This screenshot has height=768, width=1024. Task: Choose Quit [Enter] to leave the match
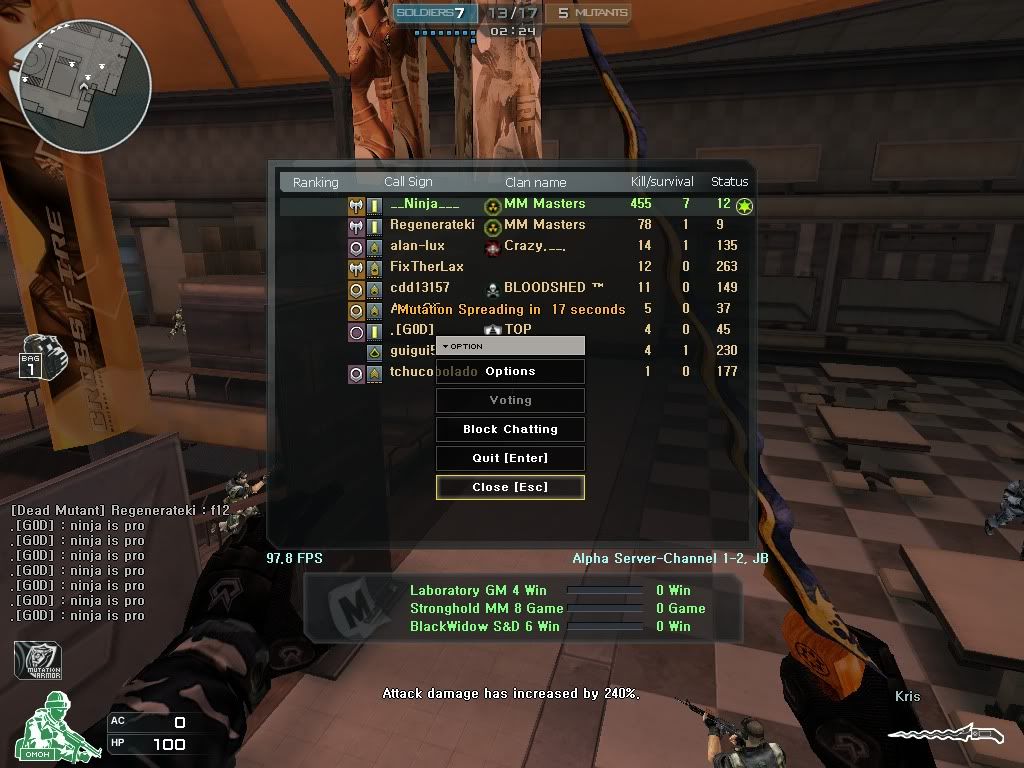(x=510, y=458)
